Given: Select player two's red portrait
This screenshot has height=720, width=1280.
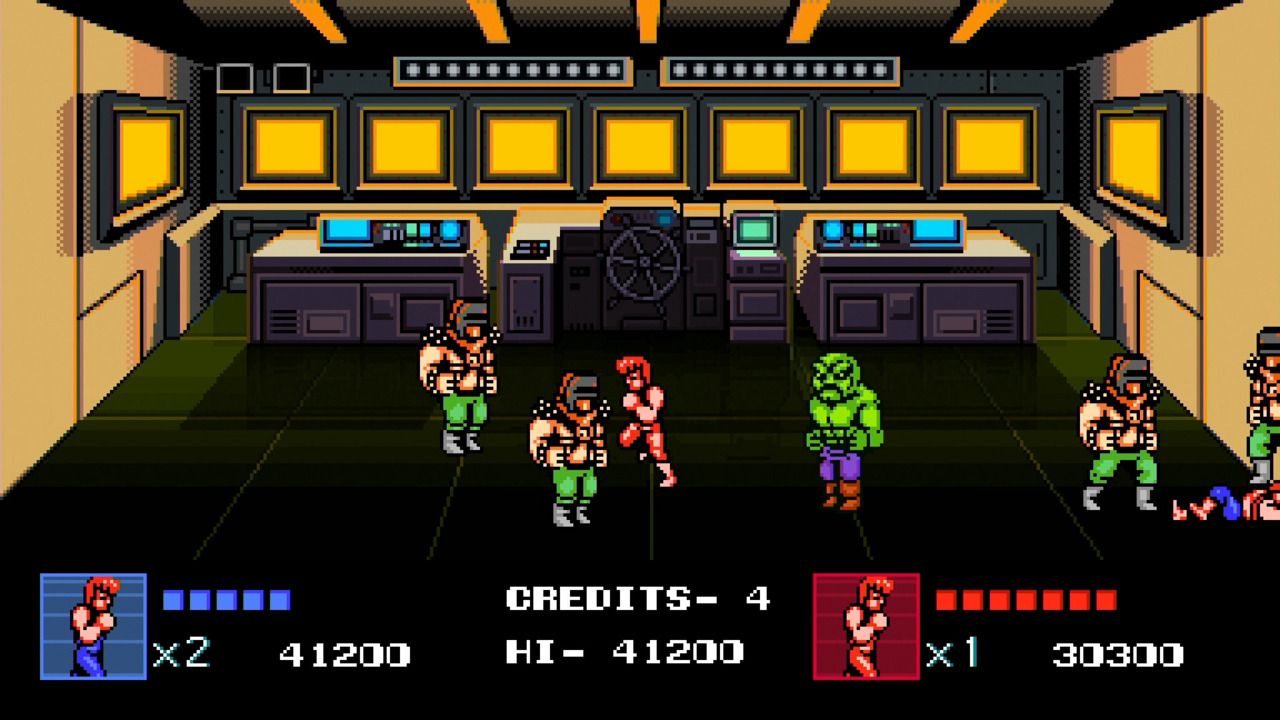Looking at the screenshot, I should (866, 627).
